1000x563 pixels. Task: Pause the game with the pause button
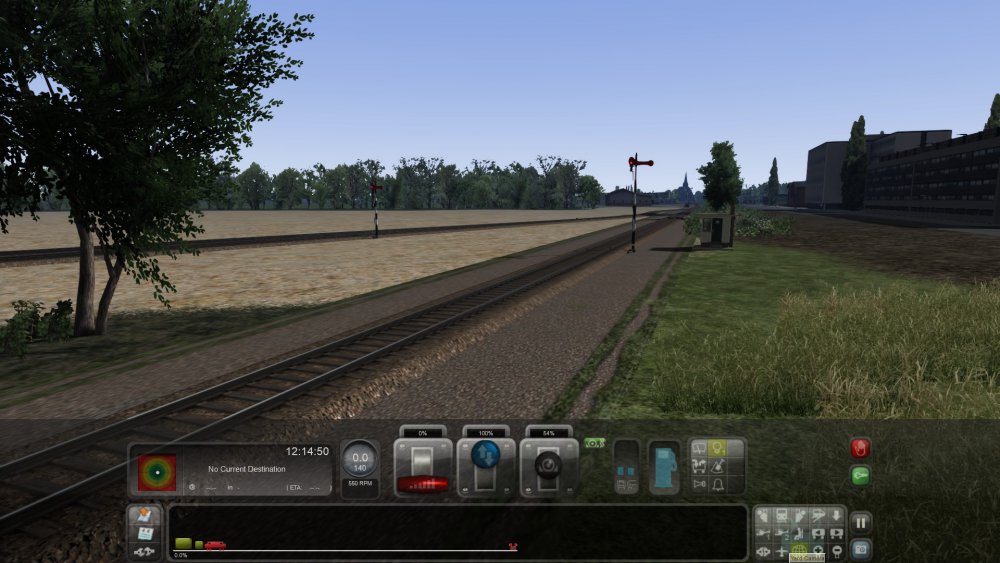(860, 522)
